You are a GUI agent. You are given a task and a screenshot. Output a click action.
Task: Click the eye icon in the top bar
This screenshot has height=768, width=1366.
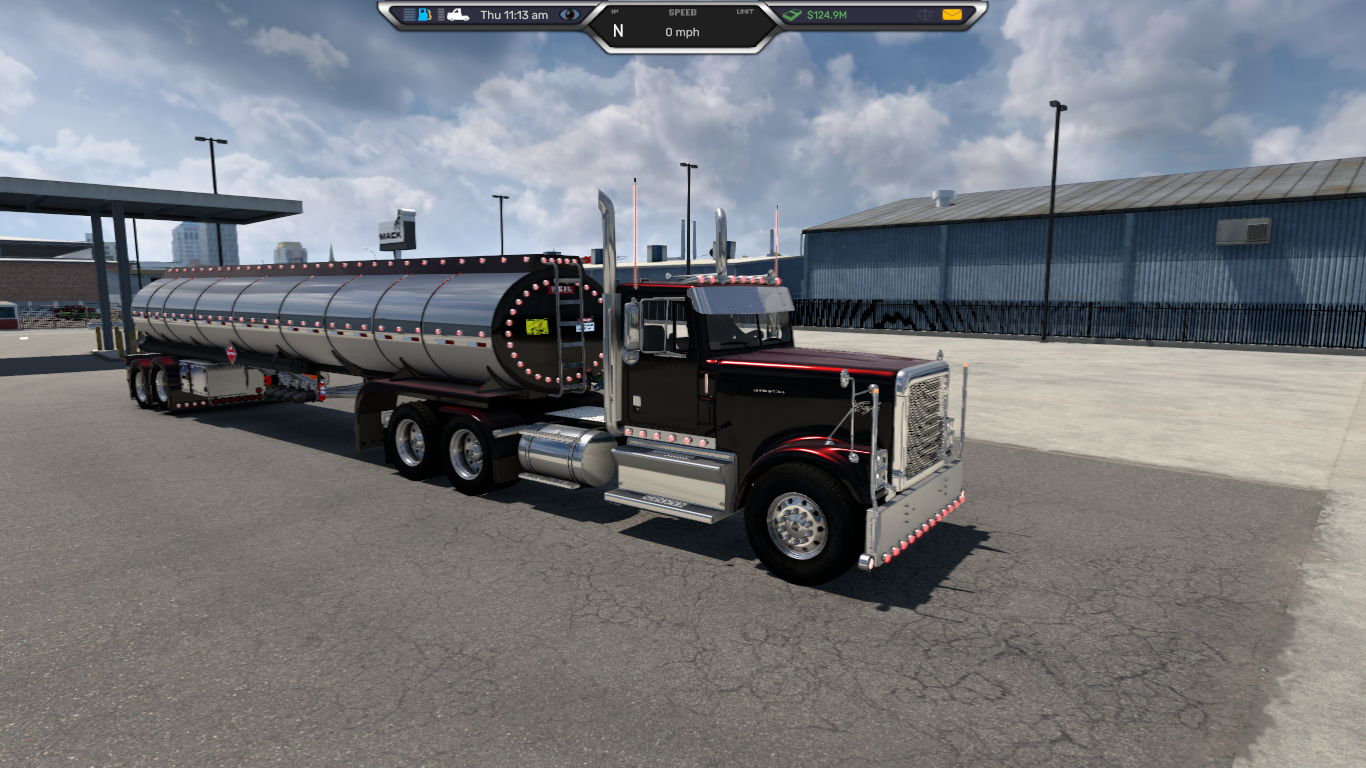570,15
